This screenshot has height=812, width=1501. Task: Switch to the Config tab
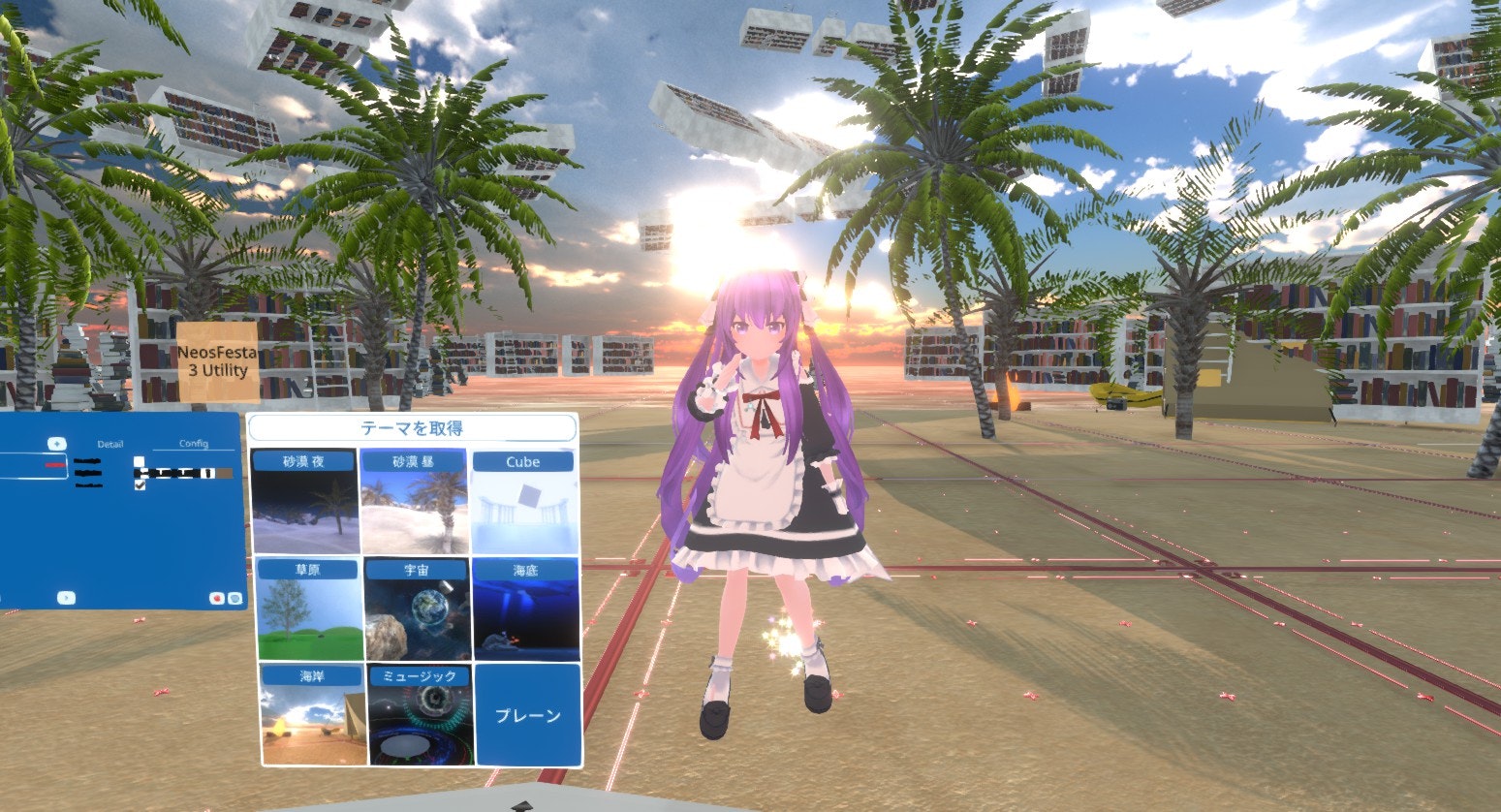click(x=194, y=444)
